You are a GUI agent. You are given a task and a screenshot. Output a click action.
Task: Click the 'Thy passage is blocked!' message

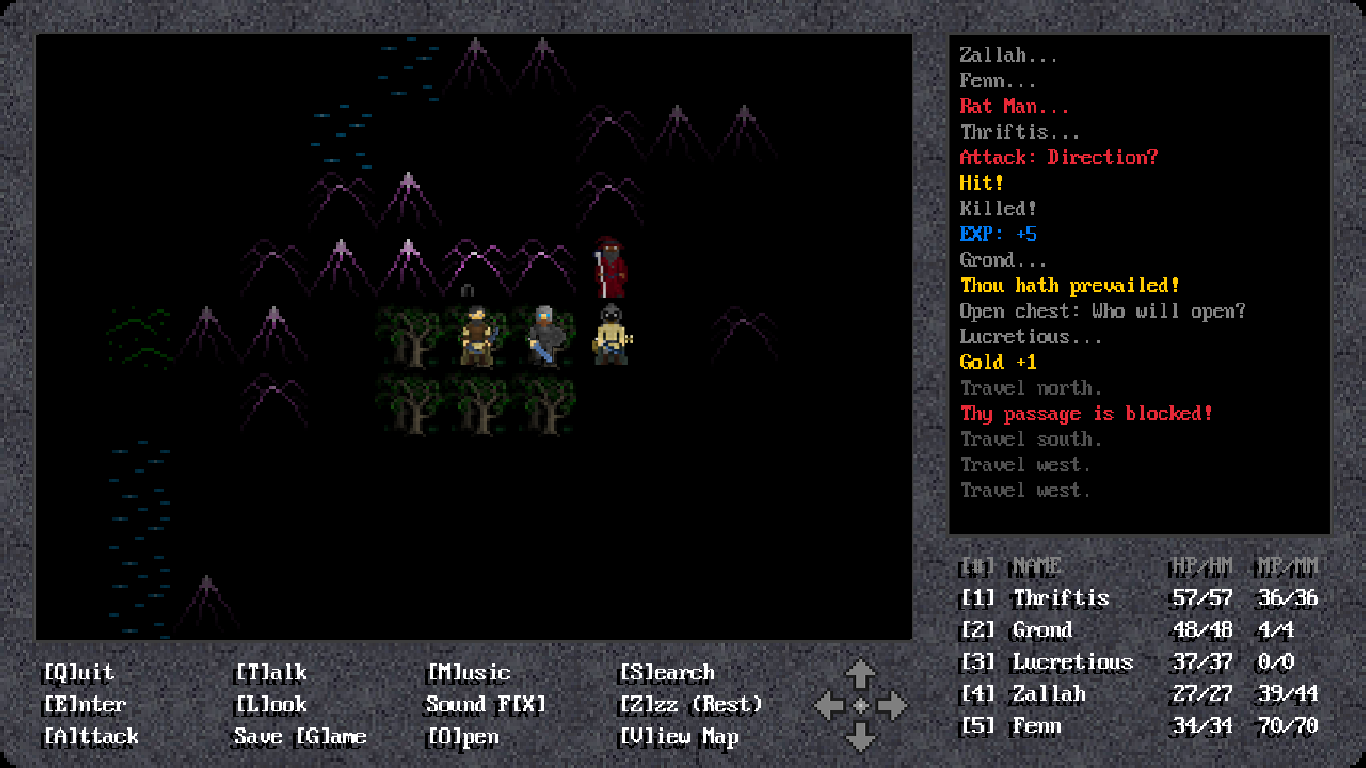click(1087, 413)
